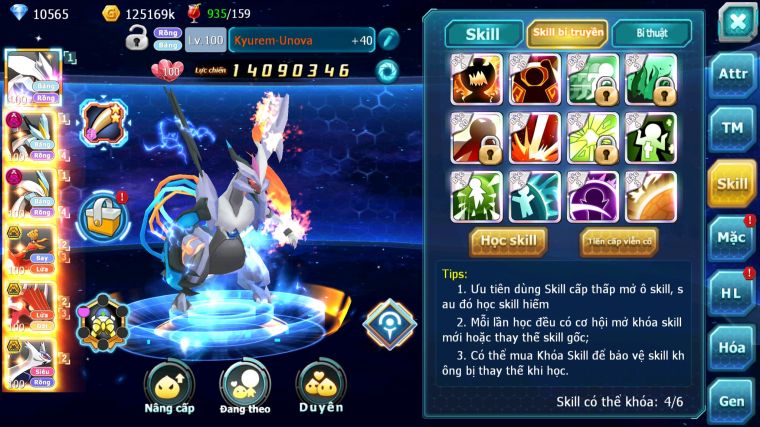Open the HL side tab
The width and height of the screenshot is (760, 427).
pyautogui.click(x=732, y=293)
